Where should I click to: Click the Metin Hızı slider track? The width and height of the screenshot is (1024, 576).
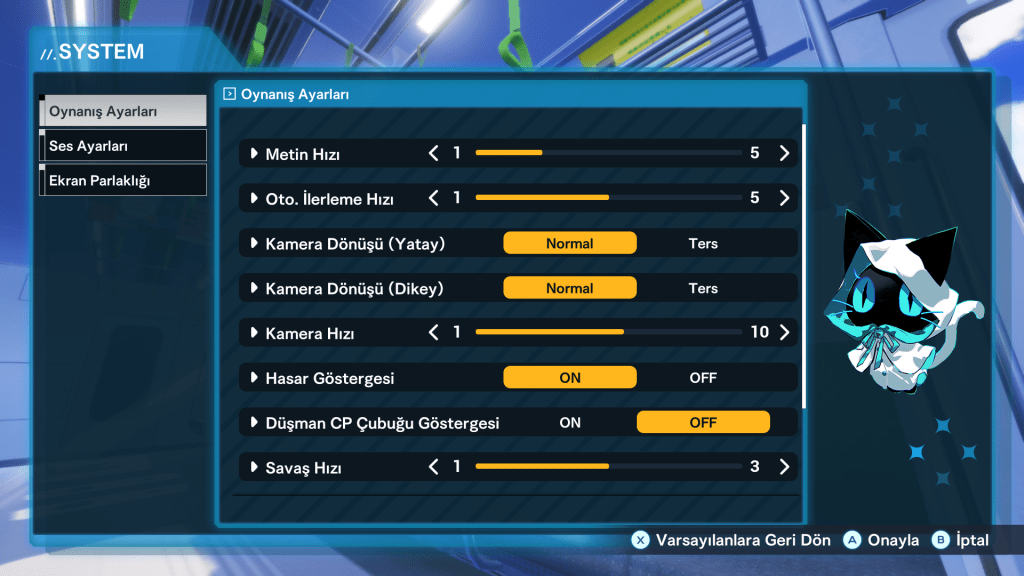(608, 154)
